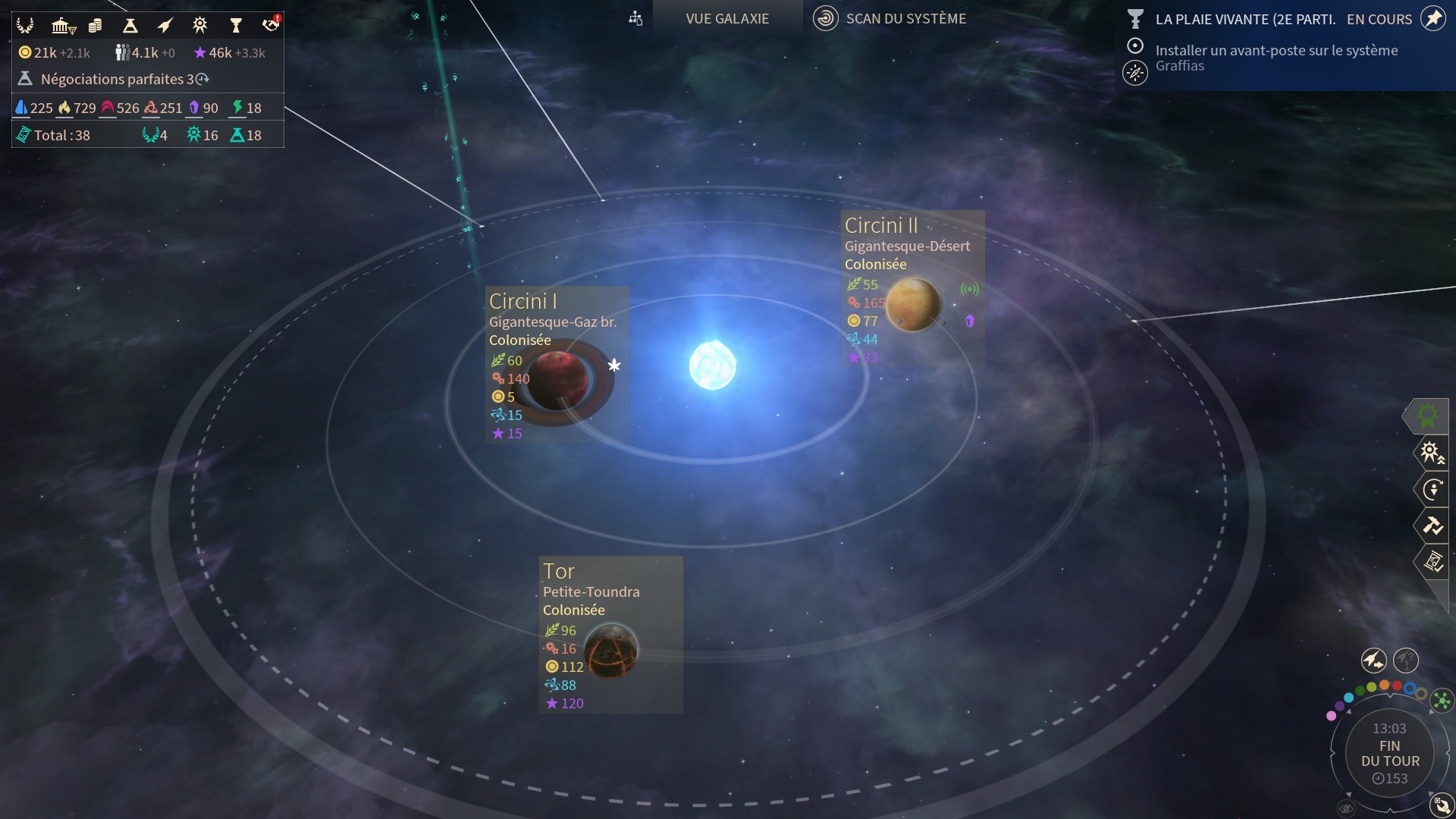Viewport: 1456px width, 819px height.
Task: Open the military ship screen
Action: (165, 26)
